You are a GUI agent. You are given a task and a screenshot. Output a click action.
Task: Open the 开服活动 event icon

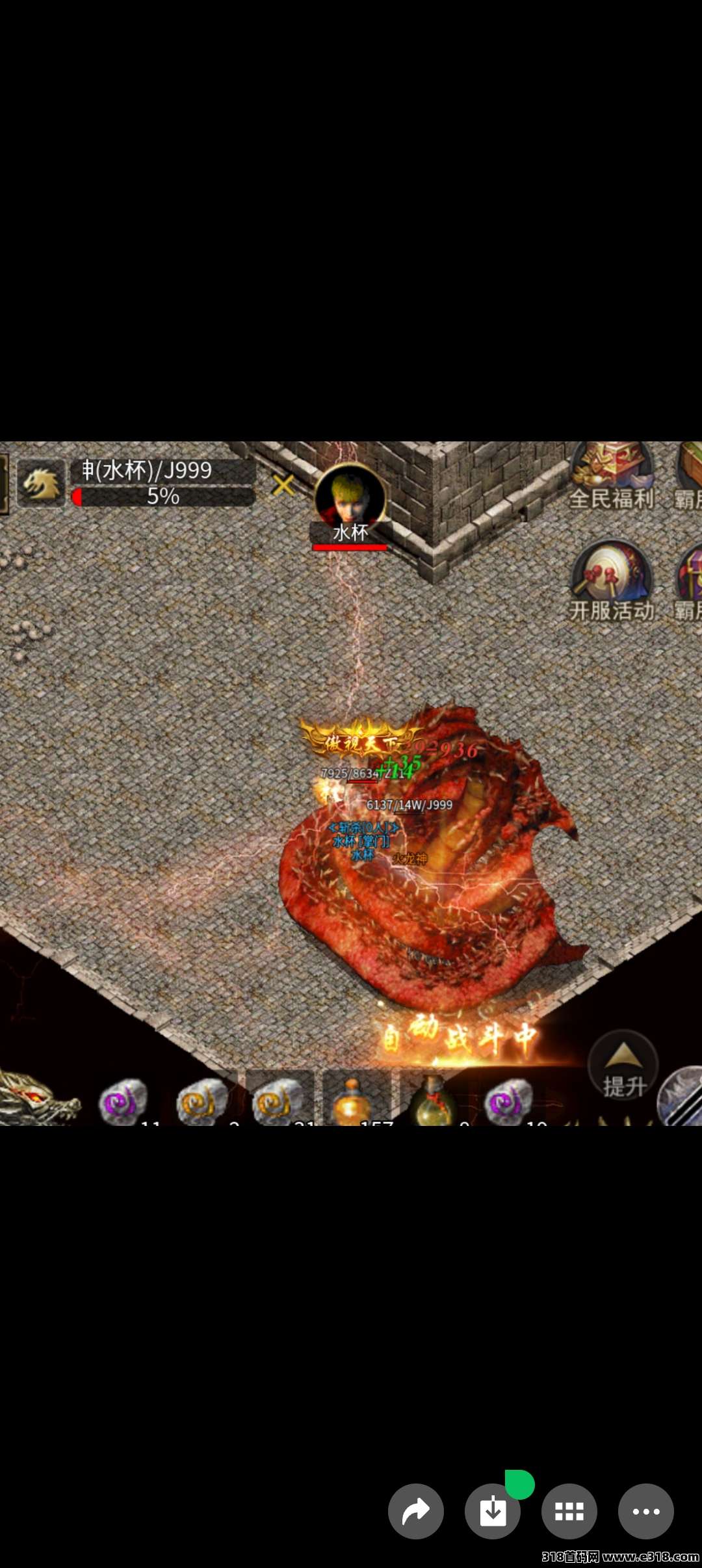tap(611, 579)
